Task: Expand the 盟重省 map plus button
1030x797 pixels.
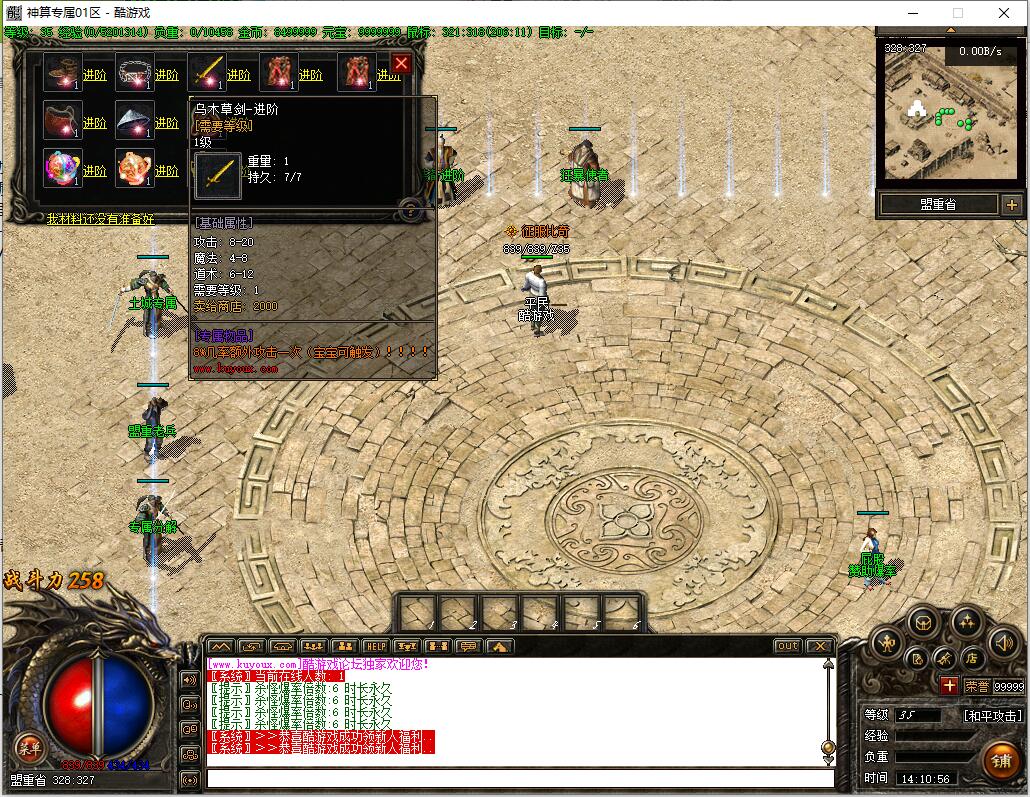Action: pos(1011,205)
